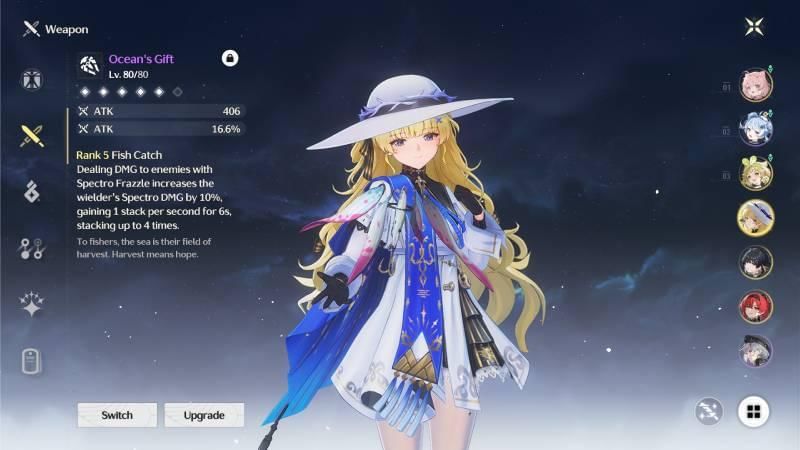
Task: Select the highlighted white-hat character portrait
Action: coord(755,217)
